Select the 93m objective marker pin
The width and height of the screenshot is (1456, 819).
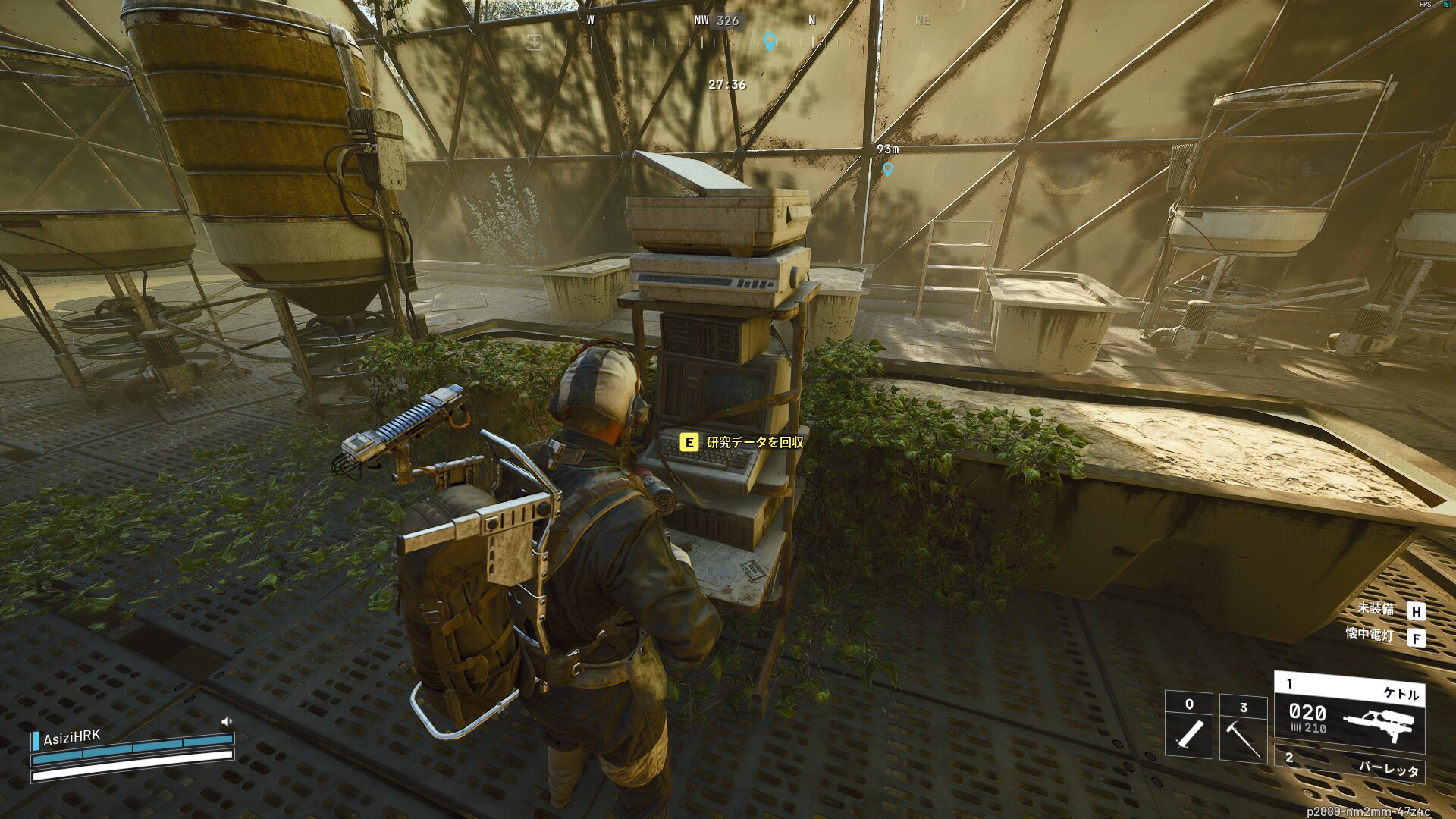point(887,168)
